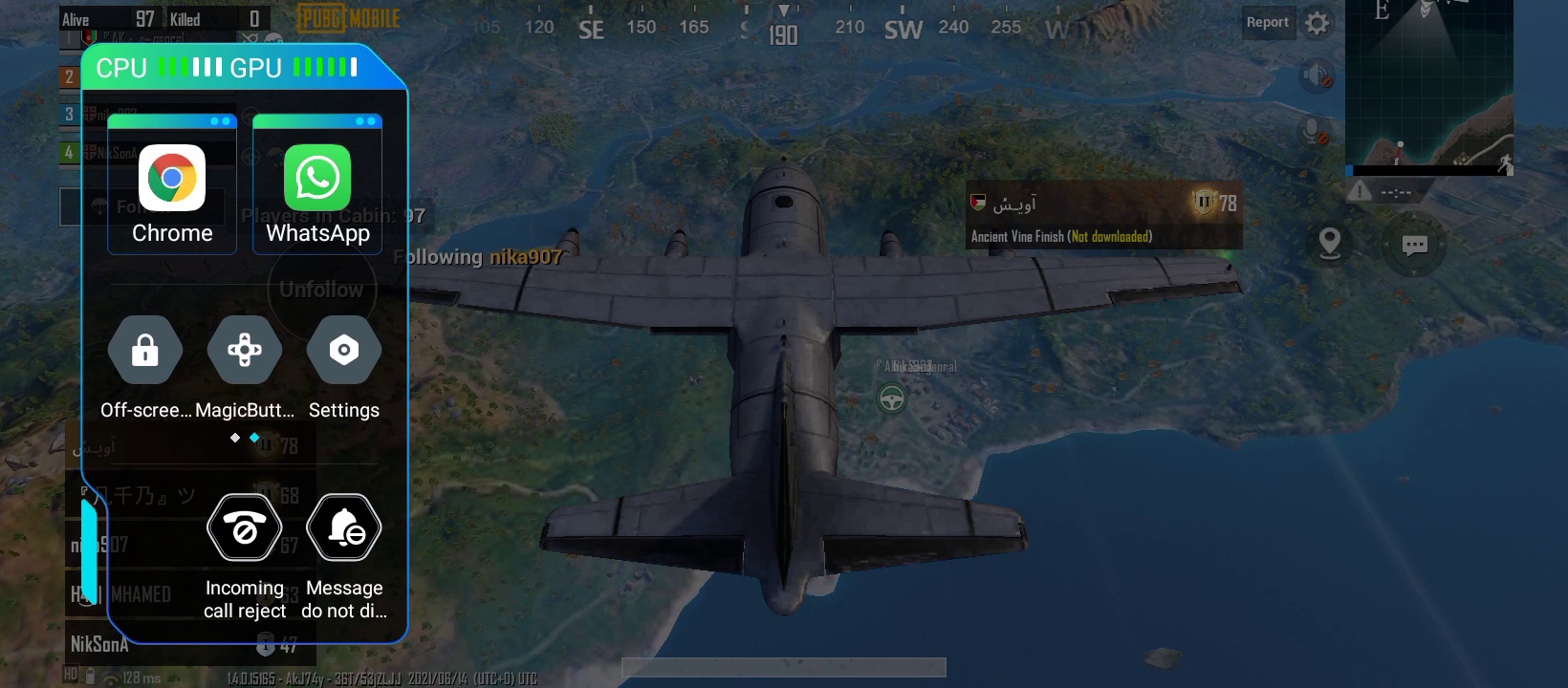The height and width of the screenshot is (688, 1568).
Task: Open game settings with the gear icon
Action: 1317,21
